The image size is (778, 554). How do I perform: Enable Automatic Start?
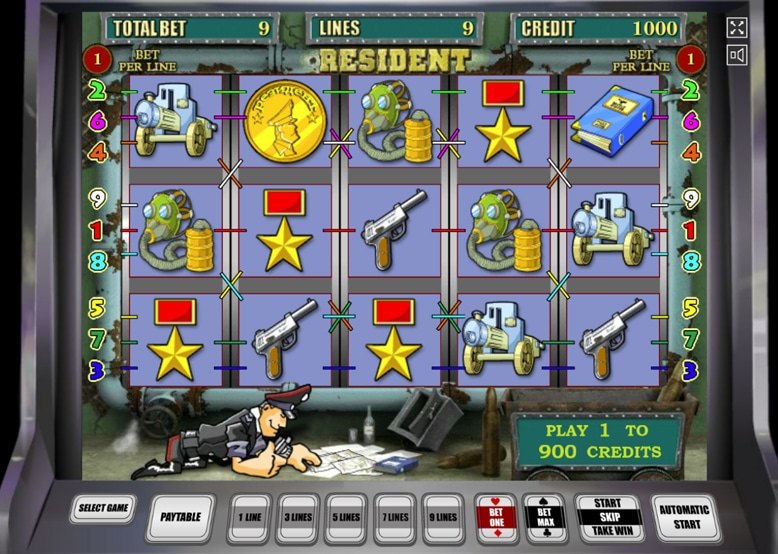click(x=685, y=516)
